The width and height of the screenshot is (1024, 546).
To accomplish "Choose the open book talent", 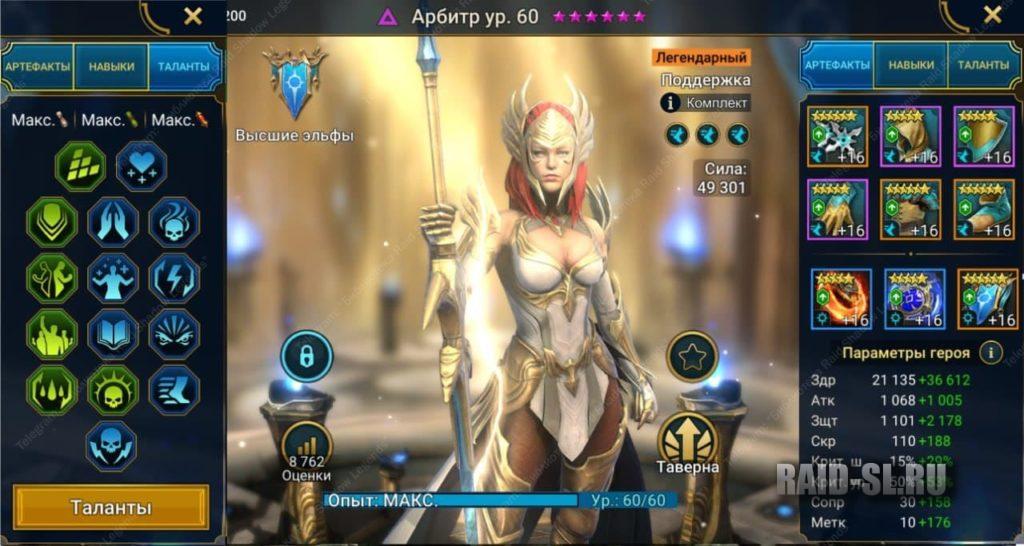I will (113, 334).
